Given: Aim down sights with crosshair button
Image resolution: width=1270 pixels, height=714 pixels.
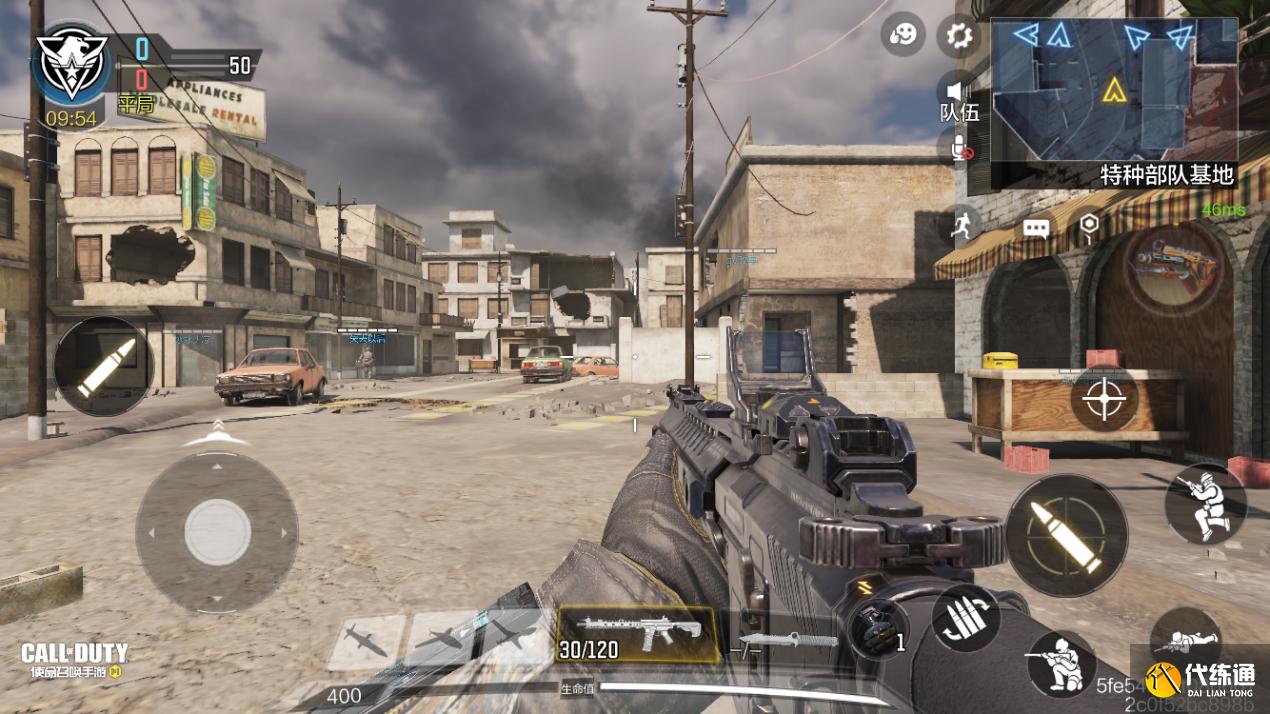Looking at the screenshot, I should (1104, 399).
